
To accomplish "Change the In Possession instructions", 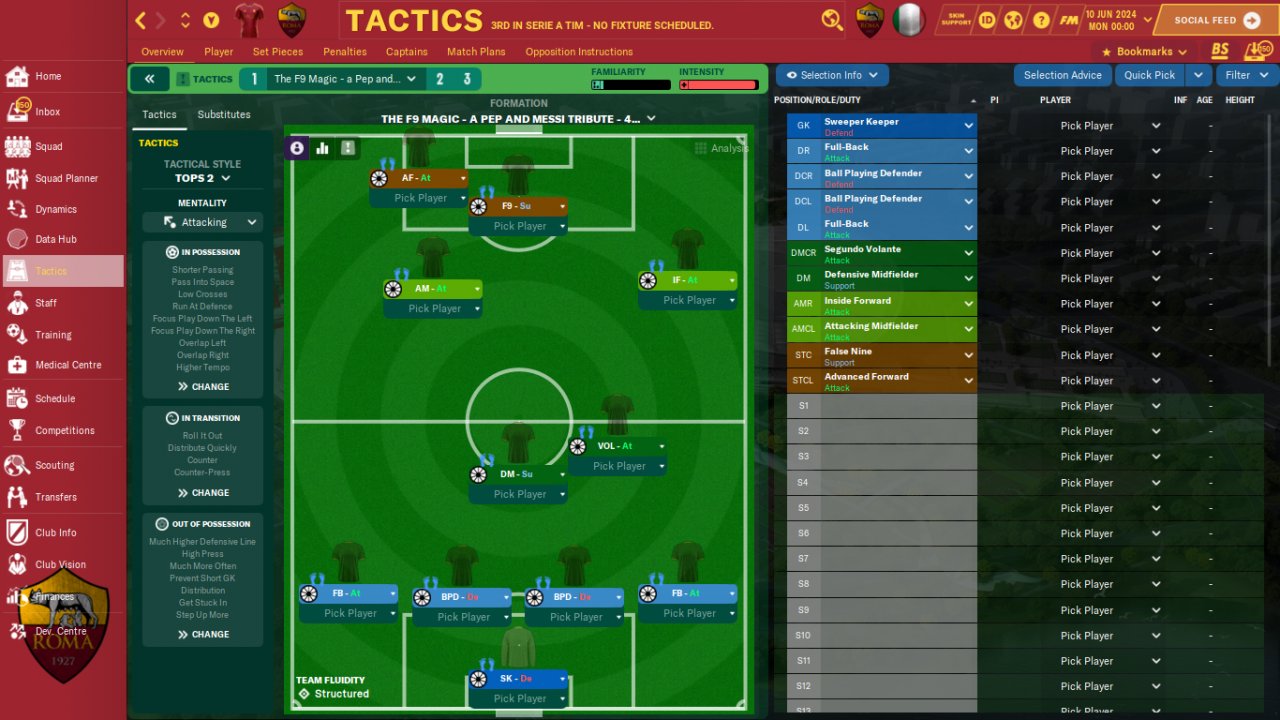I will [203, 386].
